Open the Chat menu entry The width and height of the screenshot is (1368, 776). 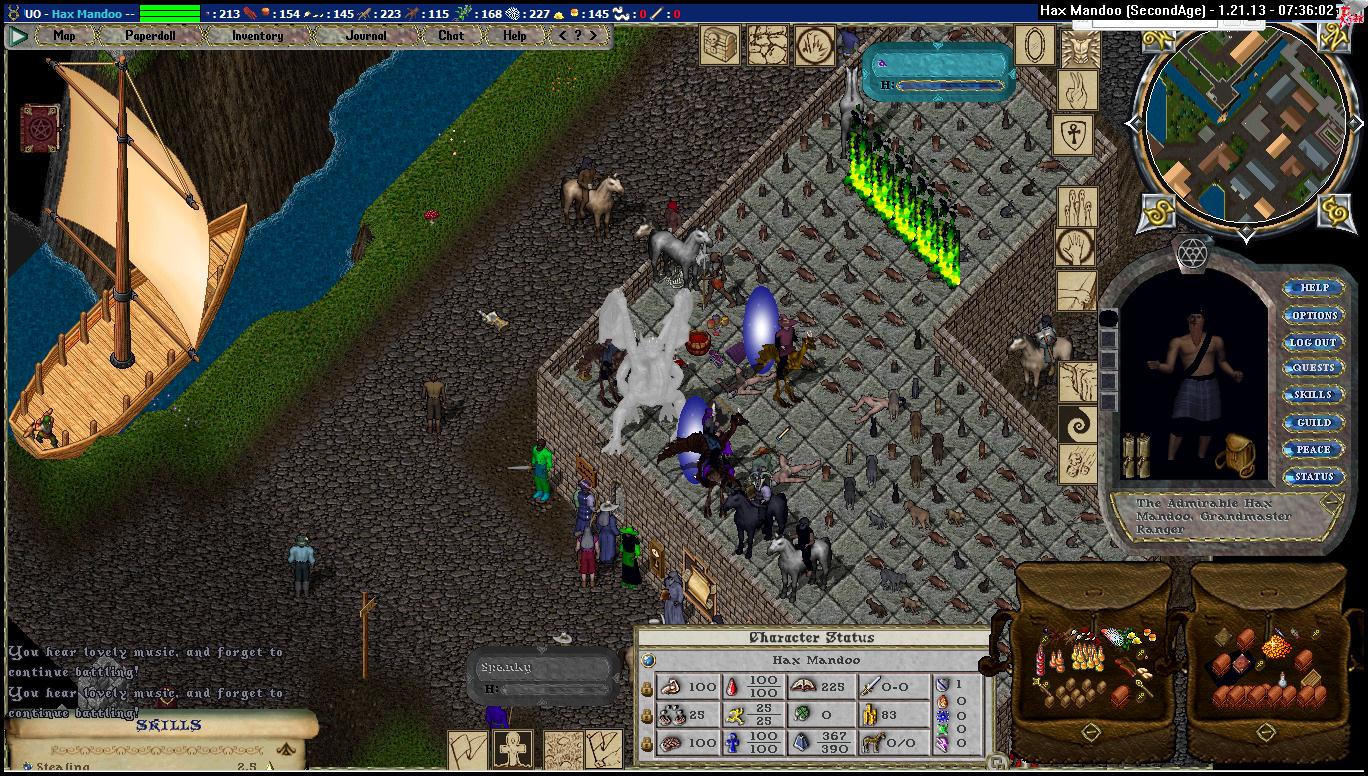point(451,35)
